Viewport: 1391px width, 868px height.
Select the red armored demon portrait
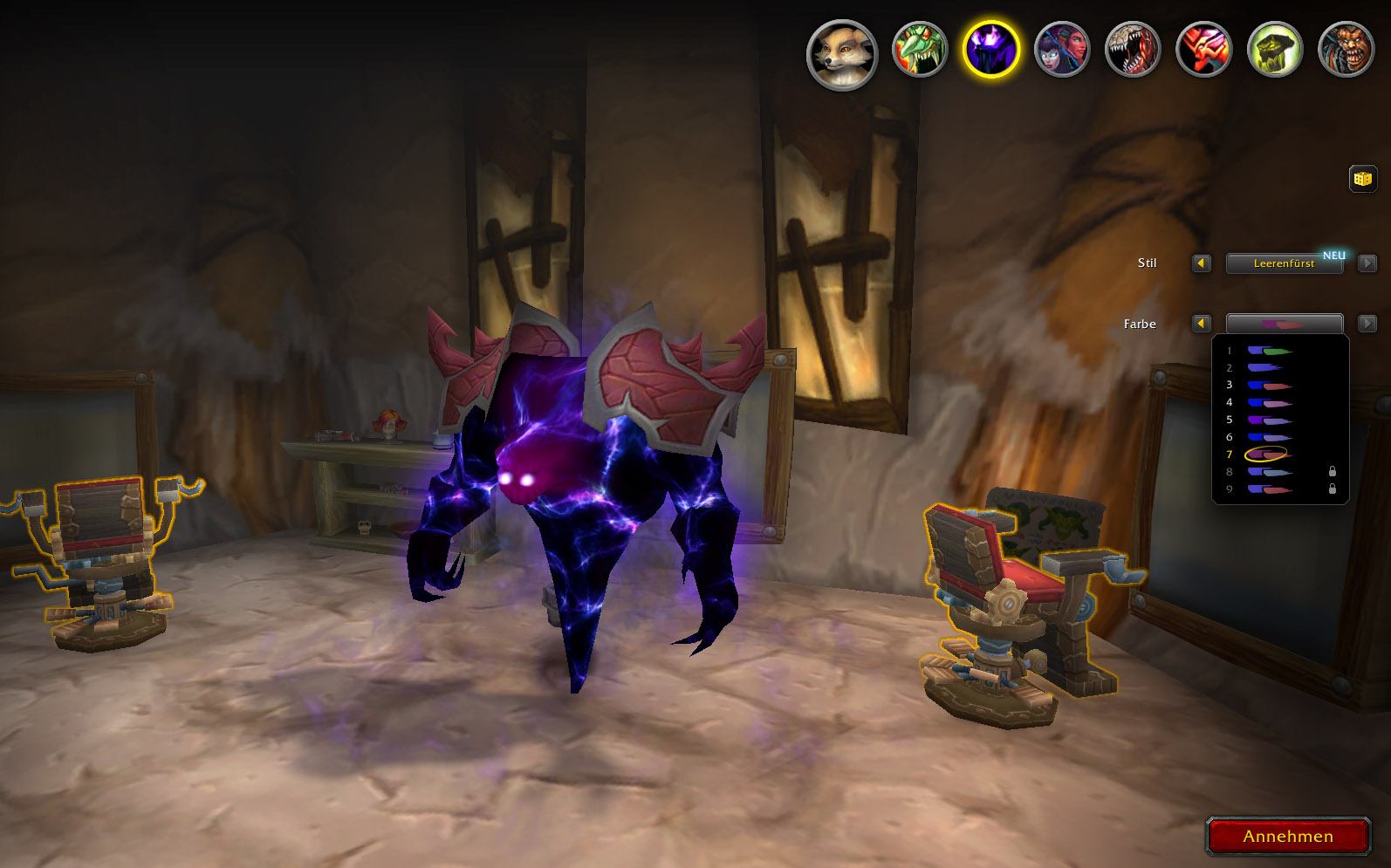[1203, 50]
